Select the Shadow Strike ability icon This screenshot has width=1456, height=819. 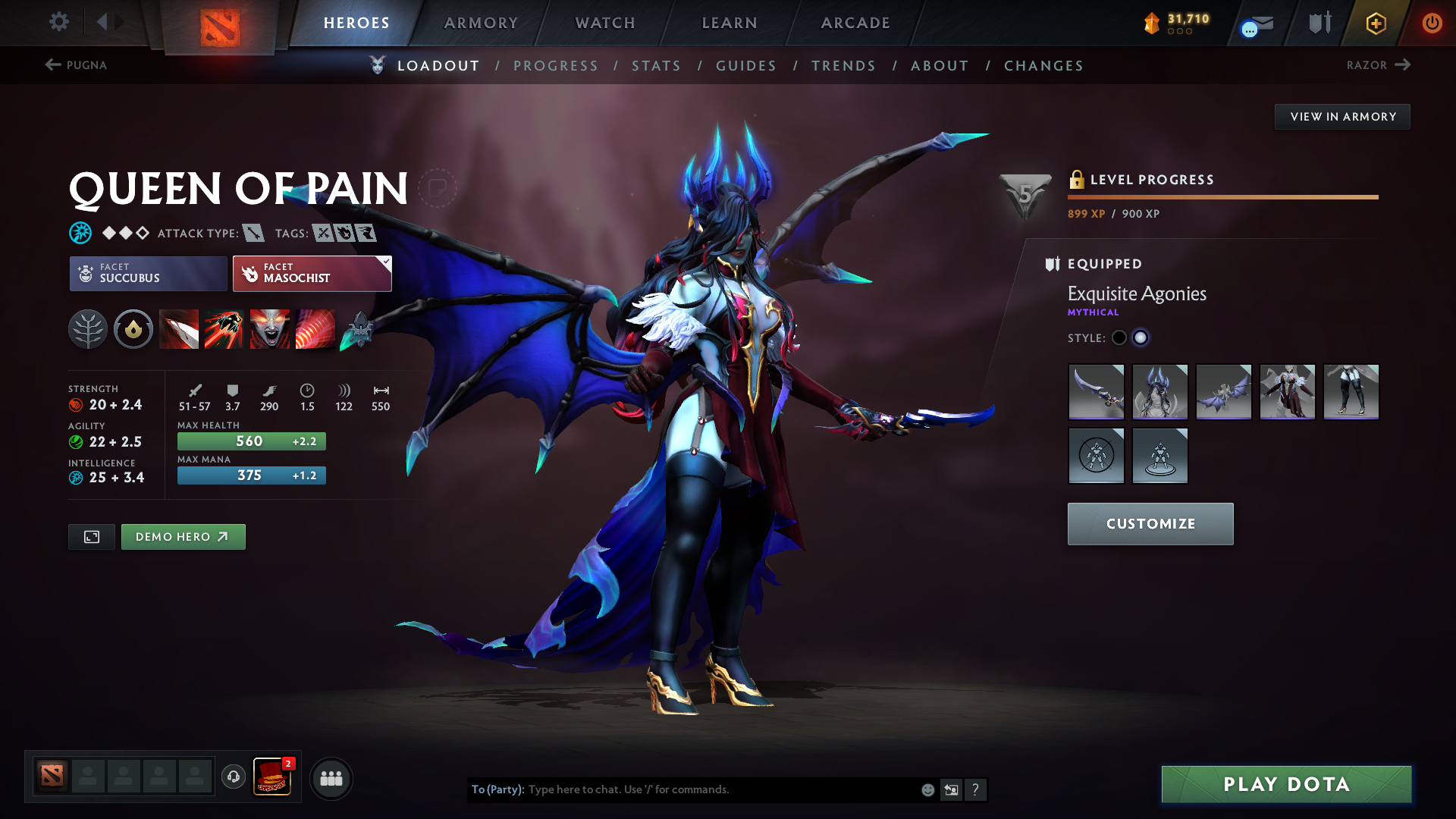coord(179,329)
